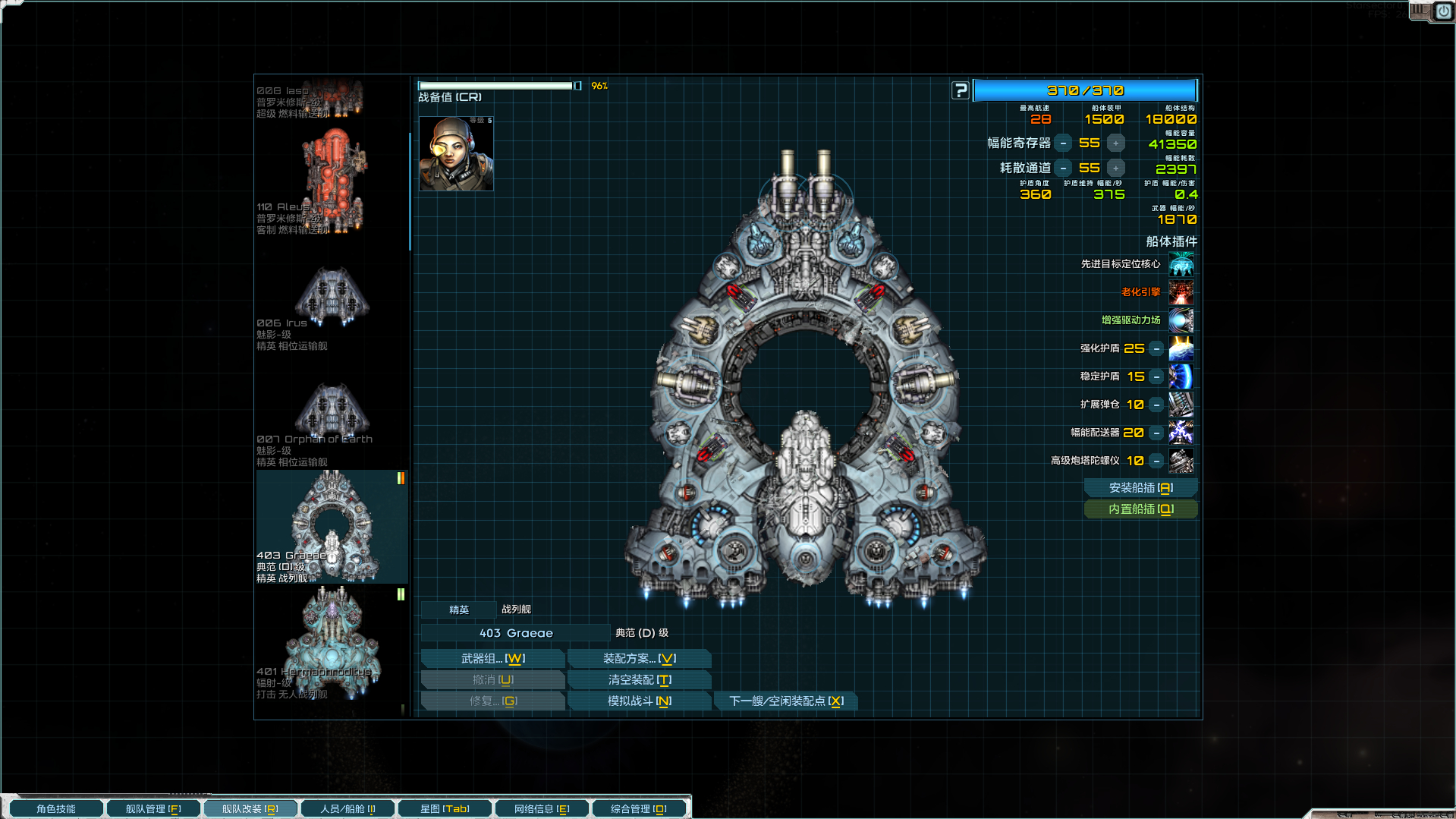This screenshot has width=1456, height=819.
Task: Click 清空装配 to strip the ship
Action: click(x=639, y=680)
